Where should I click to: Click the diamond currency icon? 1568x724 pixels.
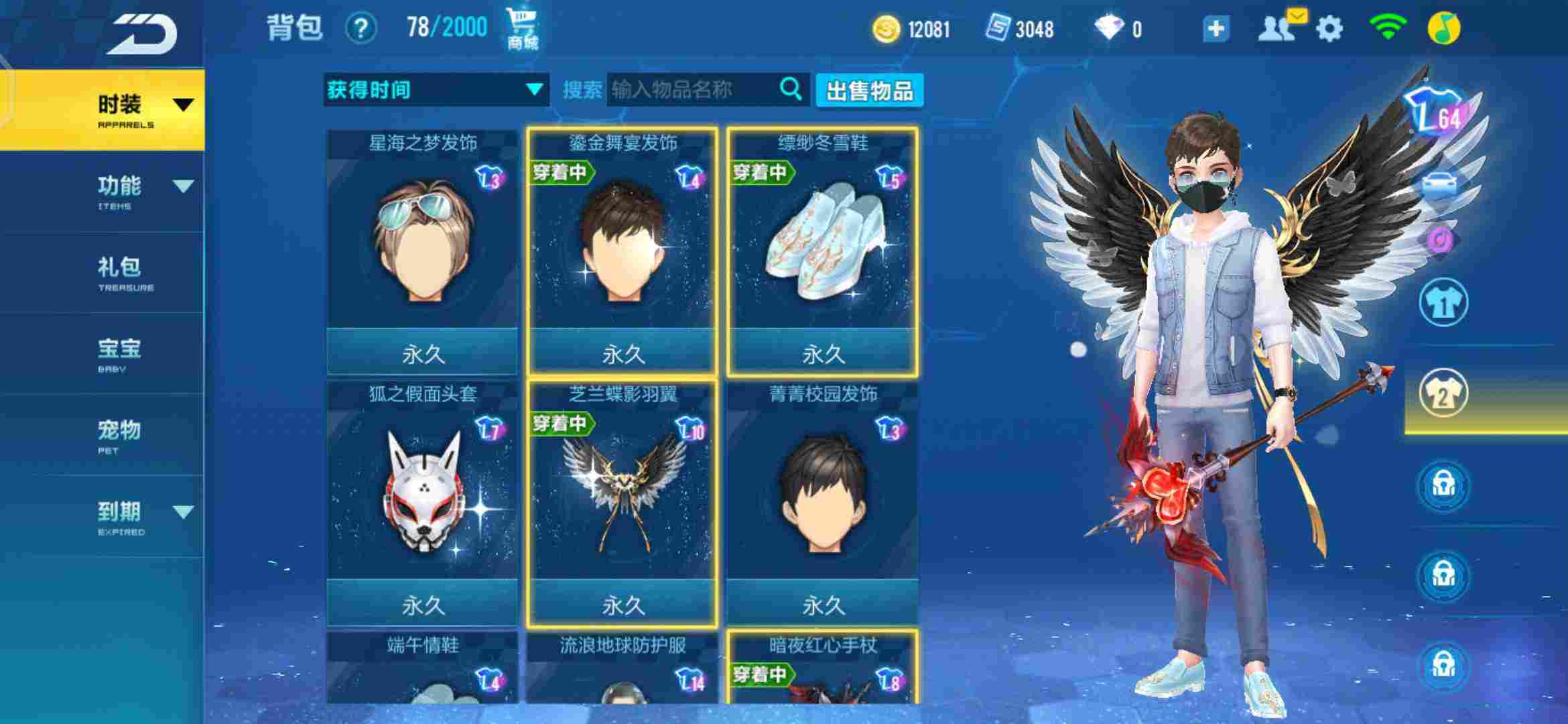[x=1110, y=28]
